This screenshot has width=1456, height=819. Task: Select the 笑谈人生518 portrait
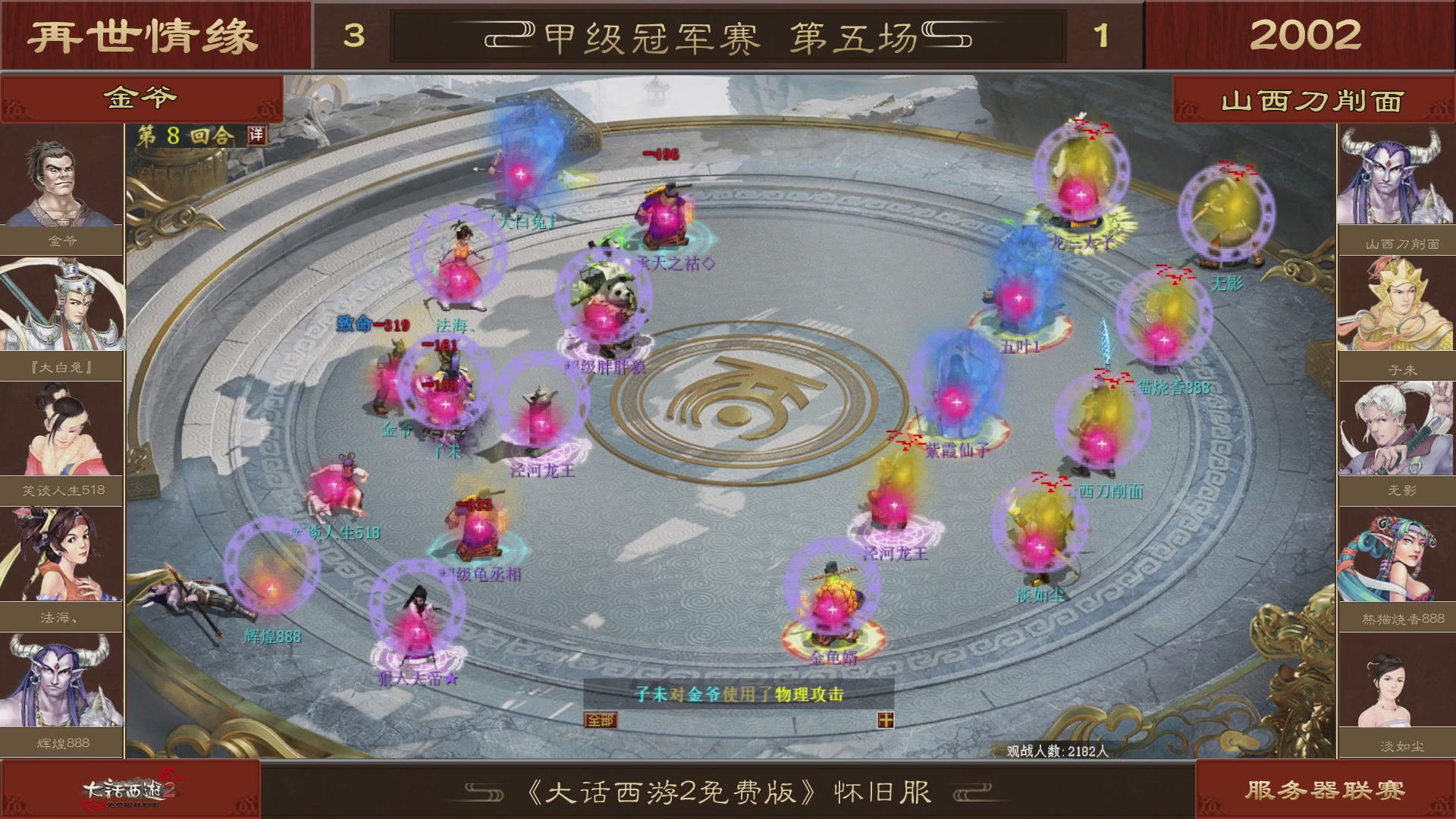(61, 428)
